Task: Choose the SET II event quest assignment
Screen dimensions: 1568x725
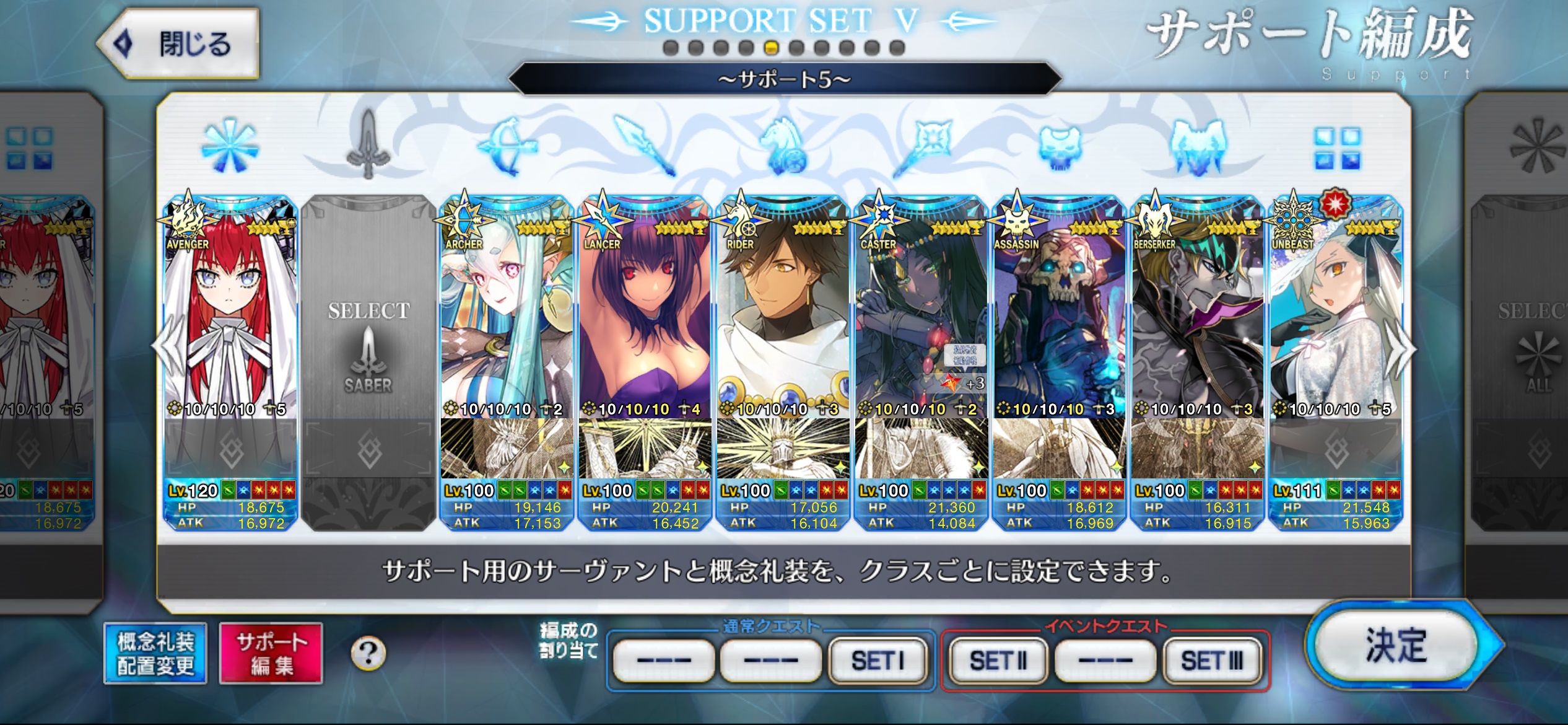Action: [998, 661]
